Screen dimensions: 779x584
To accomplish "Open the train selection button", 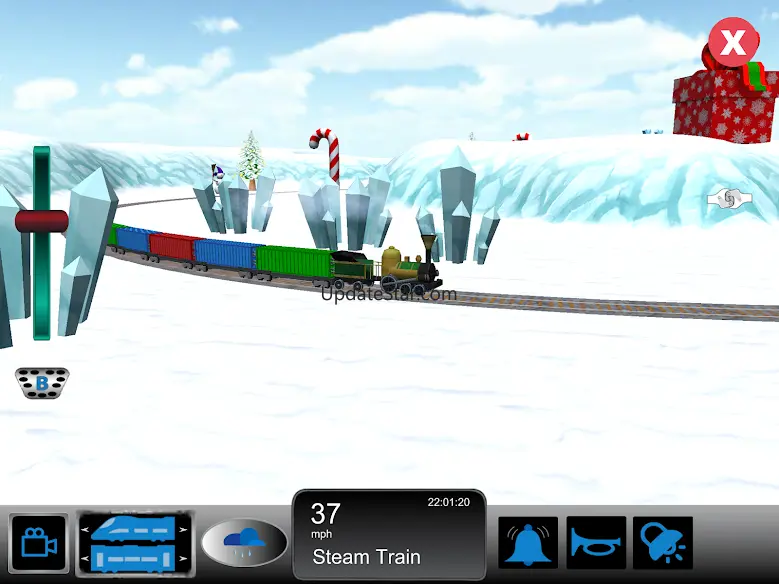I will click(134, 543).
